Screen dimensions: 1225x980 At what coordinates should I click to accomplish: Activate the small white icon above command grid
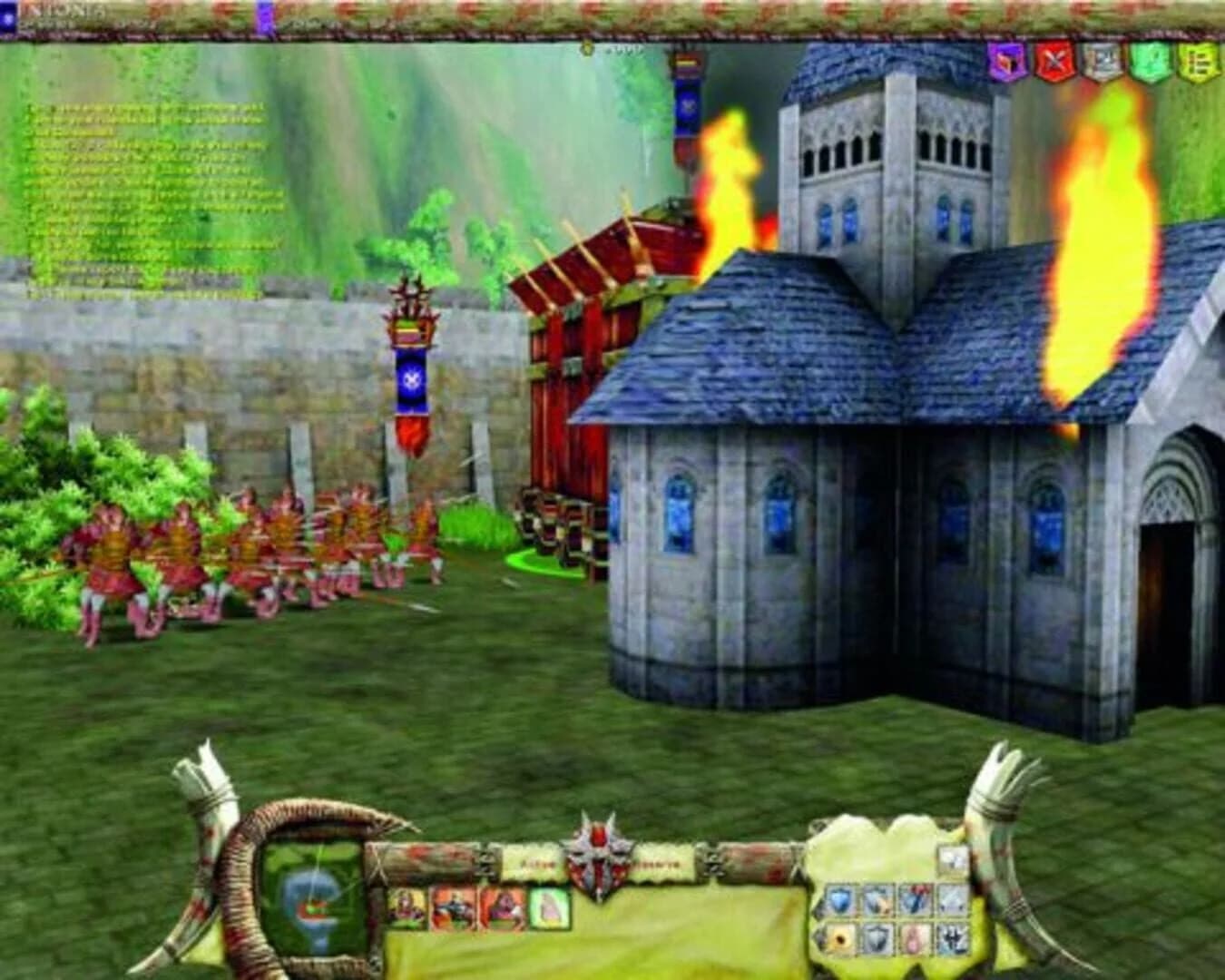(952, 858)
